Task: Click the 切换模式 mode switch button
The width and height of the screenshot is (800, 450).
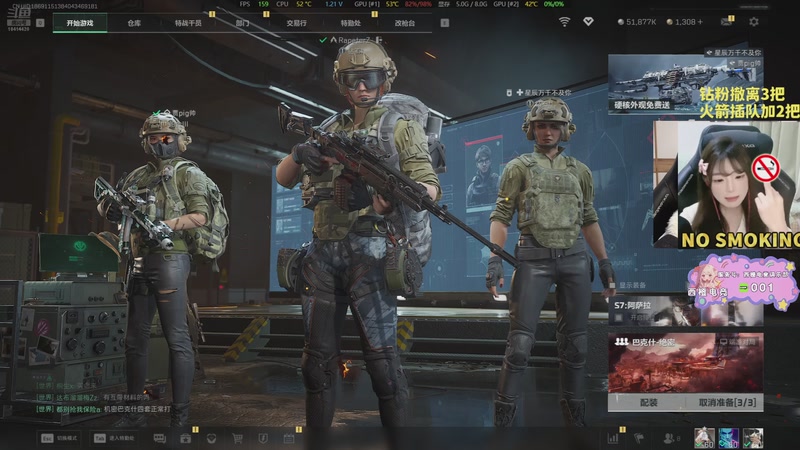Action: [x=60, y=438]
